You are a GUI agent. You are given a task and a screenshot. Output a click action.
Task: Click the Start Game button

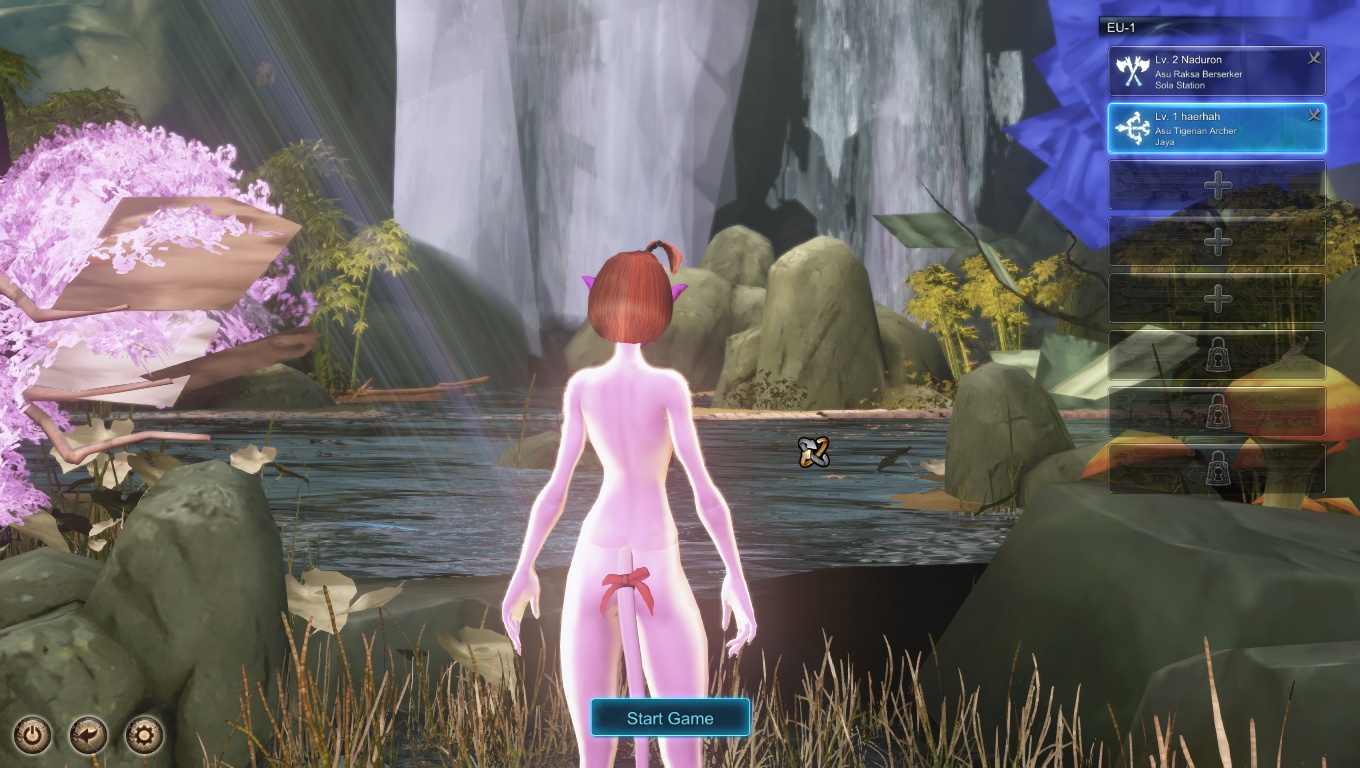coord(670,718)
